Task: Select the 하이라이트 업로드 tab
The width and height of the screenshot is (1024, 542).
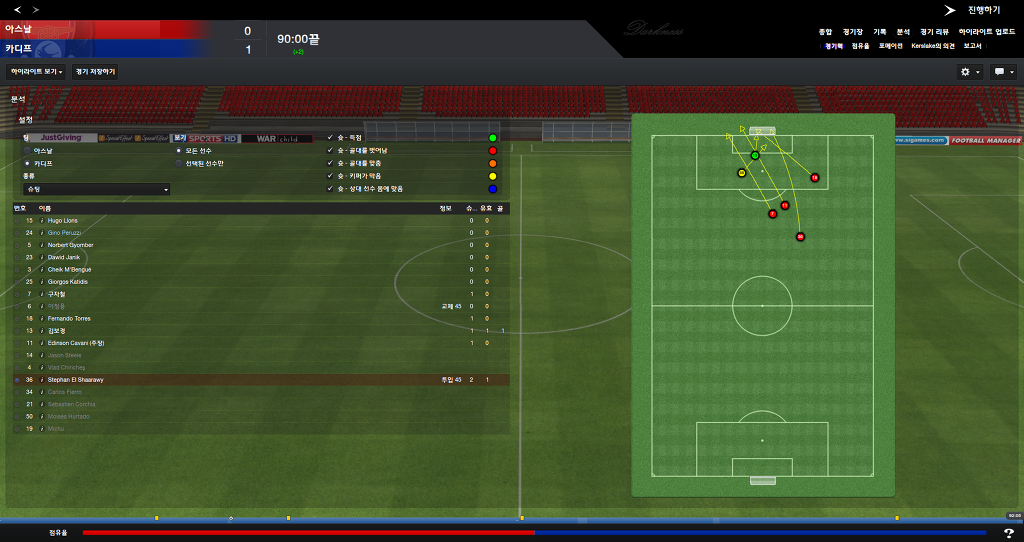Action: pos(987,32)
